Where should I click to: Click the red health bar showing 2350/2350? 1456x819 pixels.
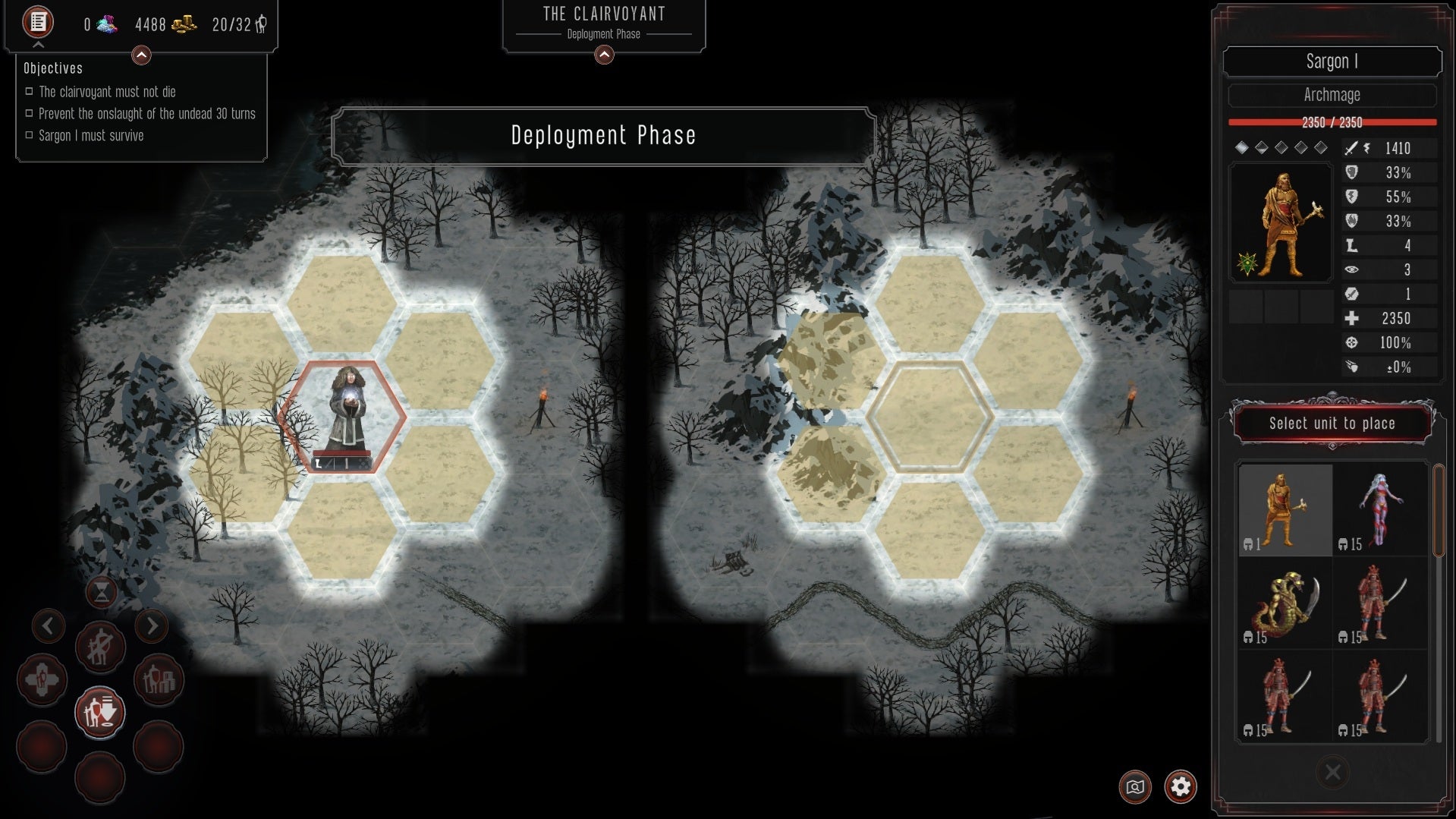coord(1332,122)
